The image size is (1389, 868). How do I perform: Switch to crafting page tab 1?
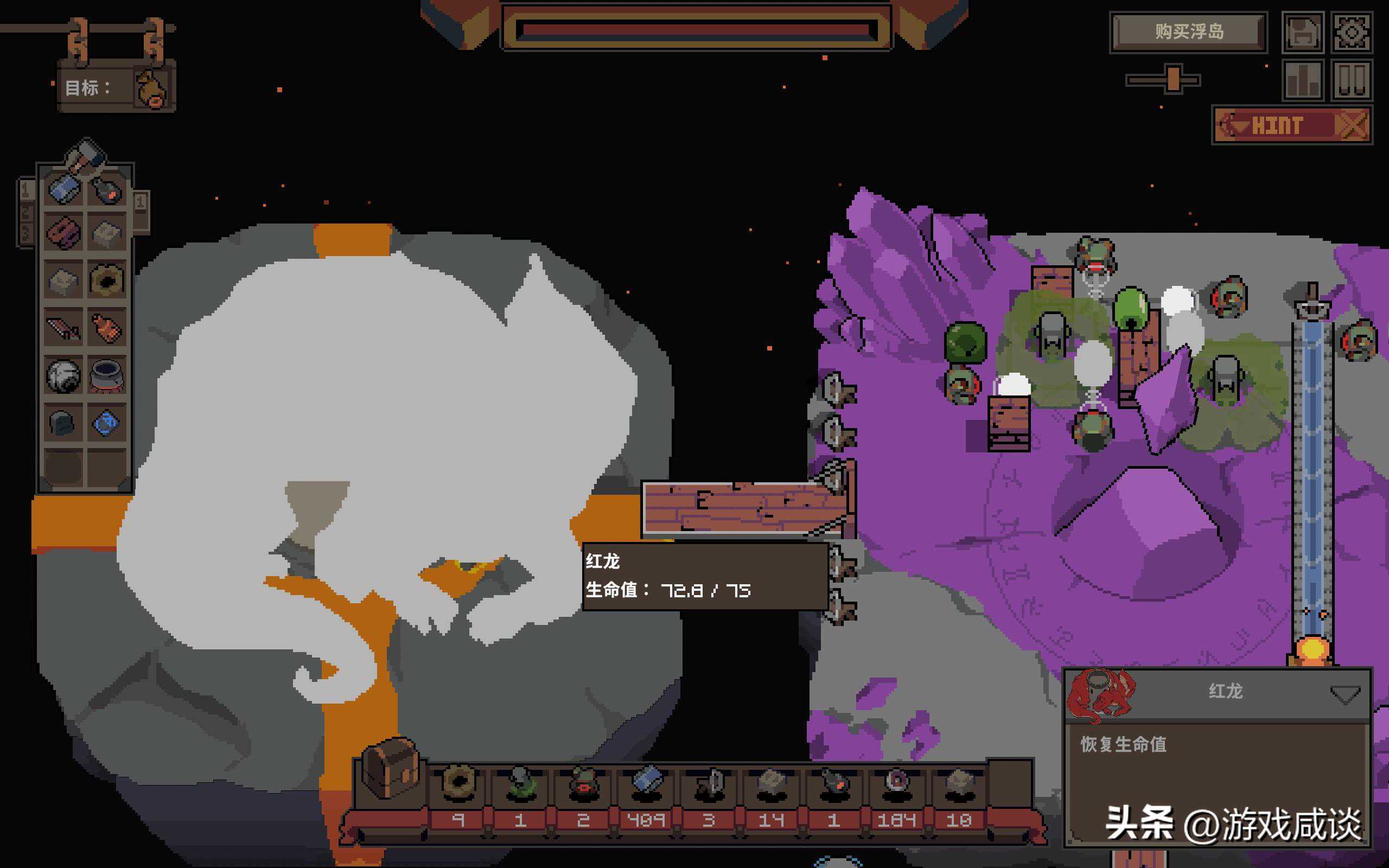pyautogui.click(x=26, y=190)
